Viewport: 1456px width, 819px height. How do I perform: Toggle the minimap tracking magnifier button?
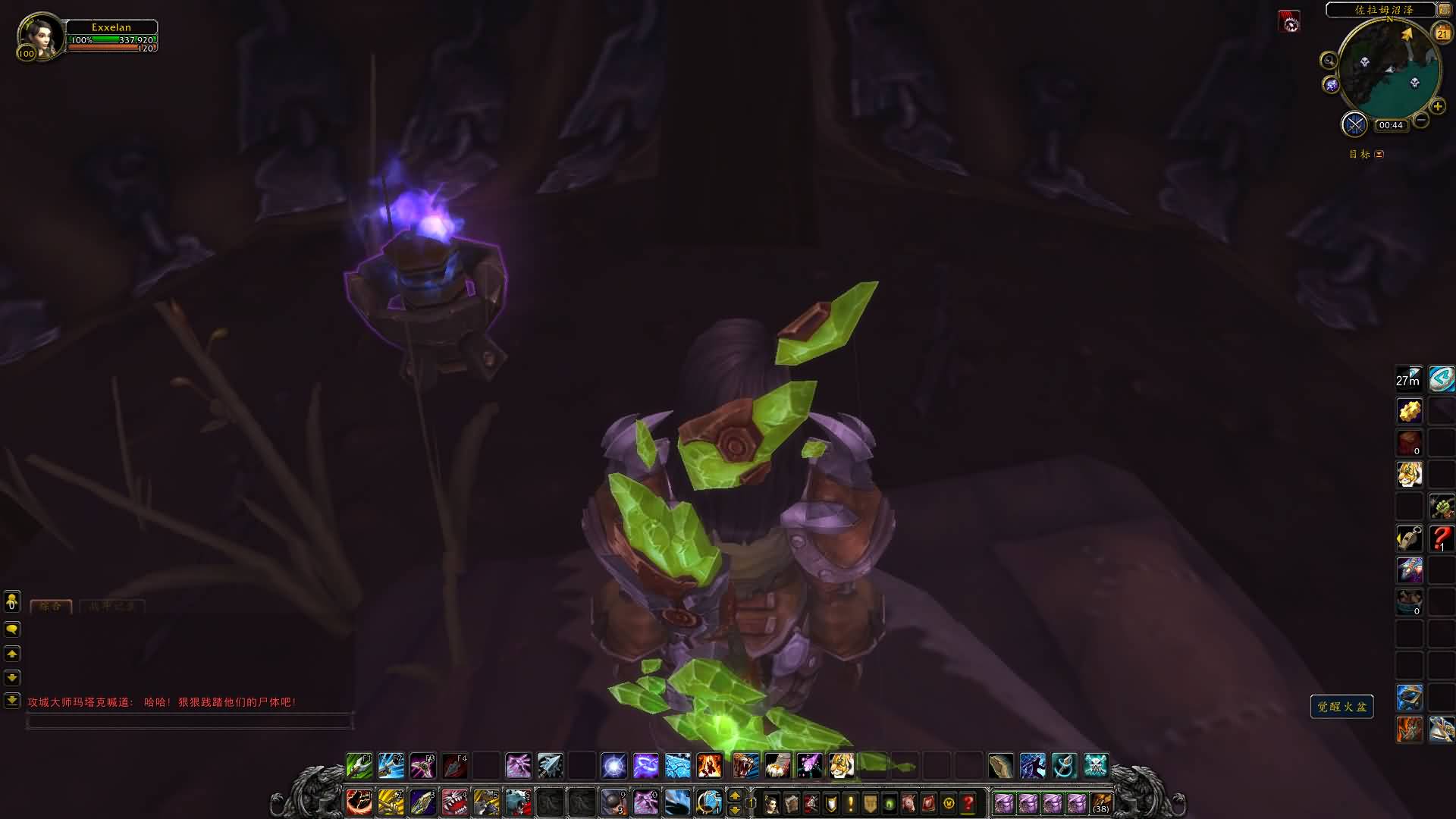click(x=1329, y=61)
